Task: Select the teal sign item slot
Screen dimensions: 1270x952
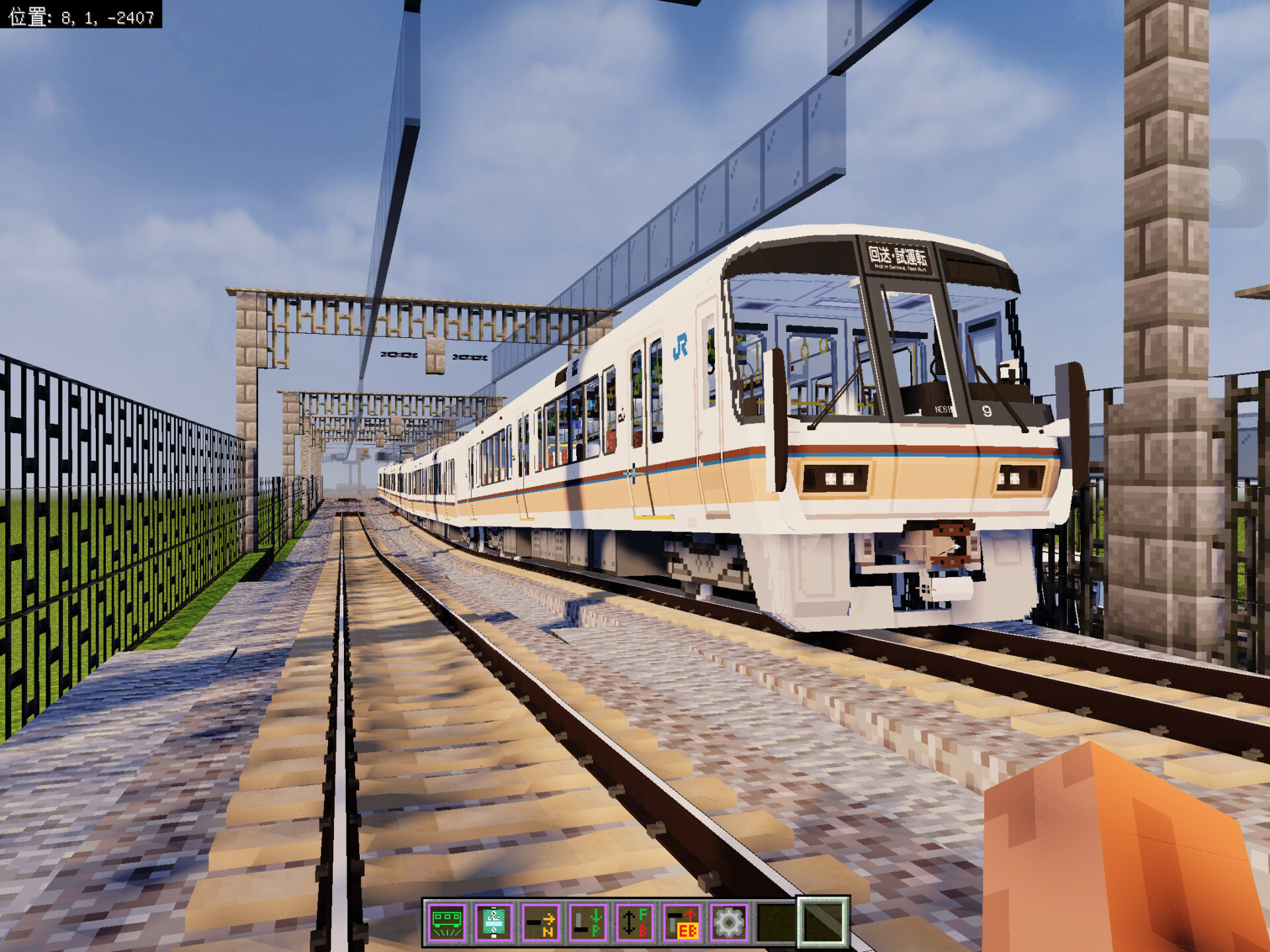Action: pos(494,922)
